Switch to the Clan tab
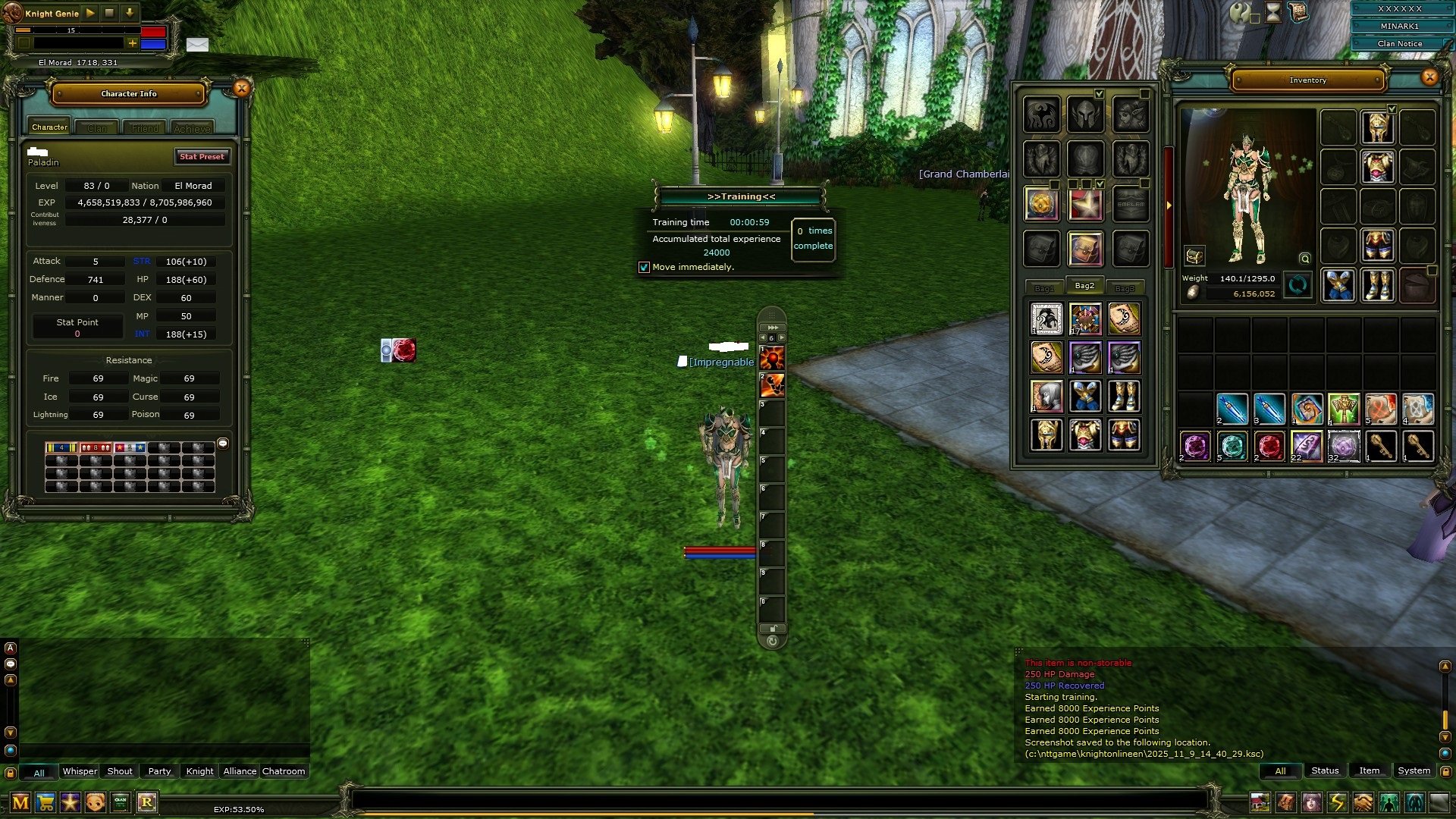This screenshot has width=1456, height=819. [97, 128]
